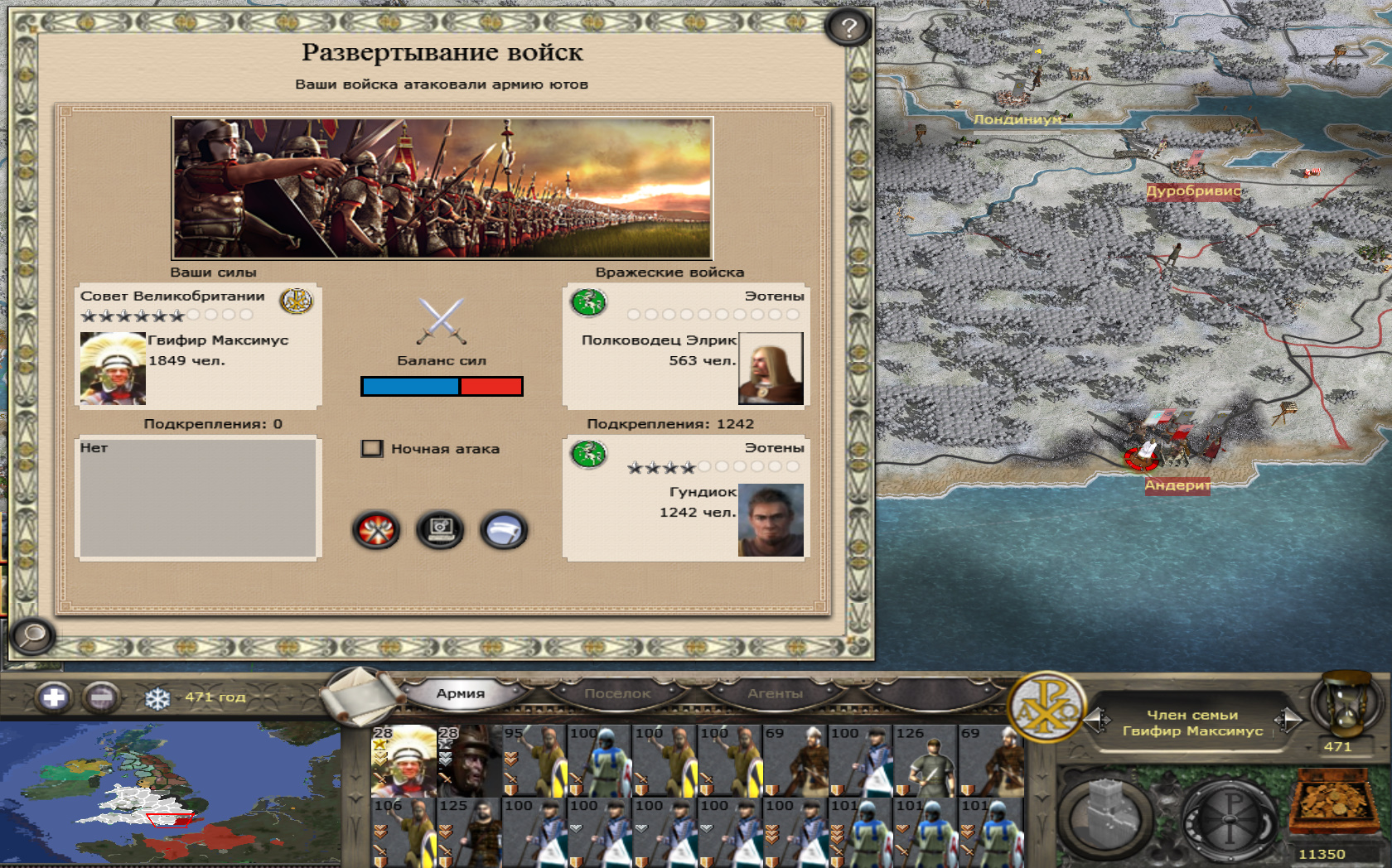The image size is (1392, 868).
Task: Choose the auto-resolve battle button
Action: (x=440, y=530)
